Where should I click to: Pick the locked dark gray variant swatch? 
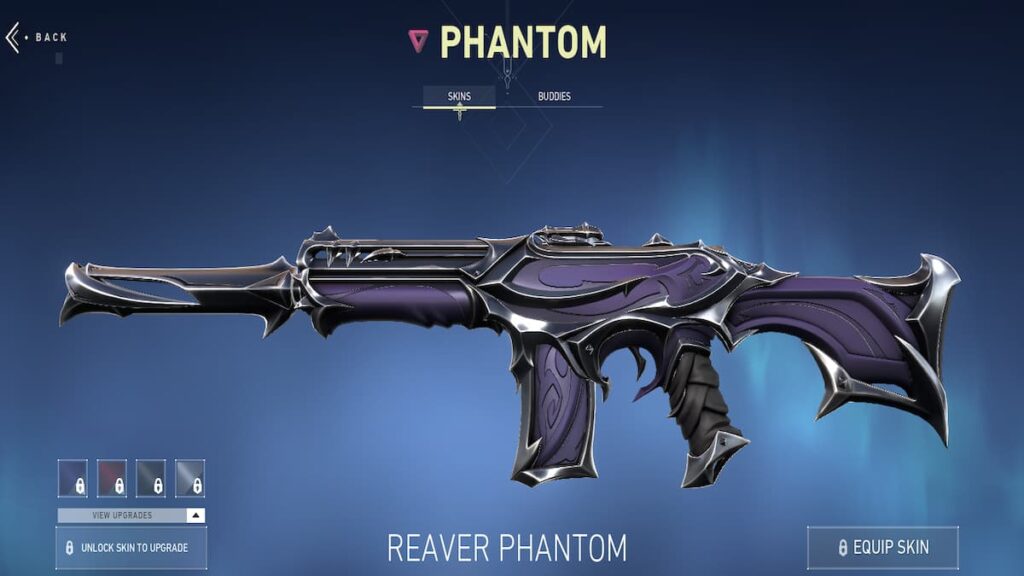151,478
